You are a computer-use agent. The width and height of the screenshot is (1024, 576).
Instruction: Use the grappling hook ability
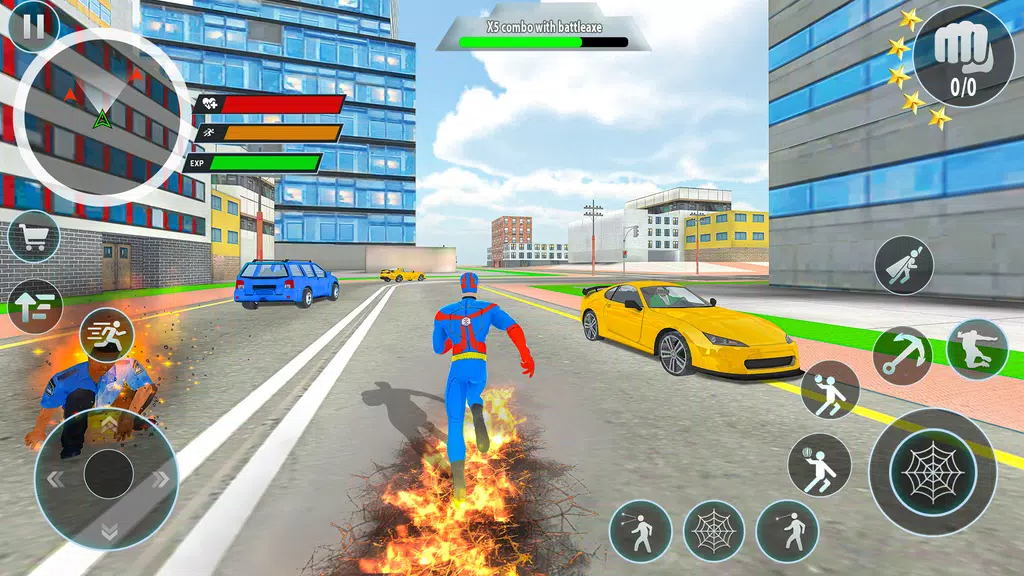(x=902, y=355)
